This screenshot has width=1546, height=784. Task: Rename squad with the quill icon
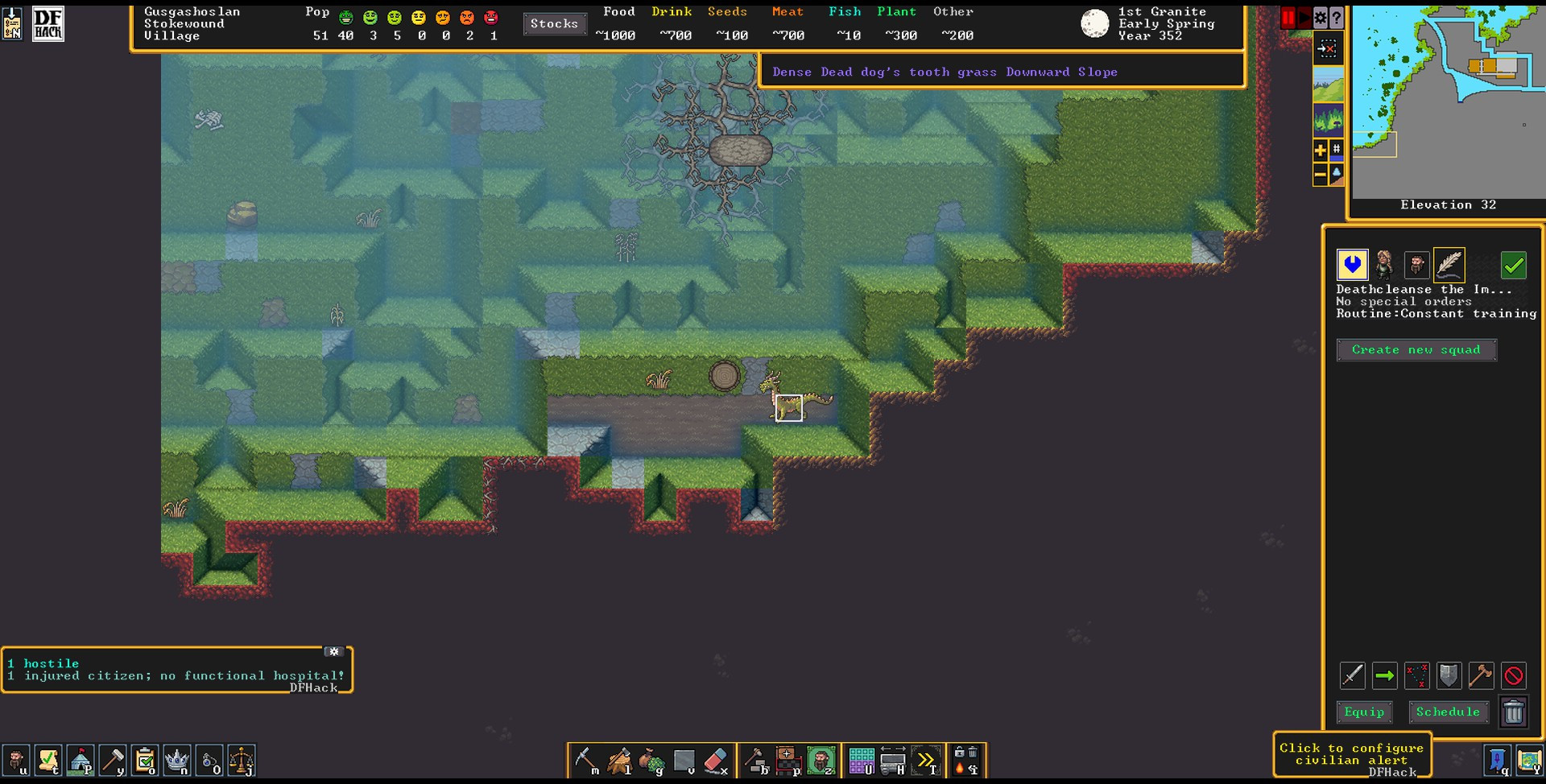tap(1449, 265)
